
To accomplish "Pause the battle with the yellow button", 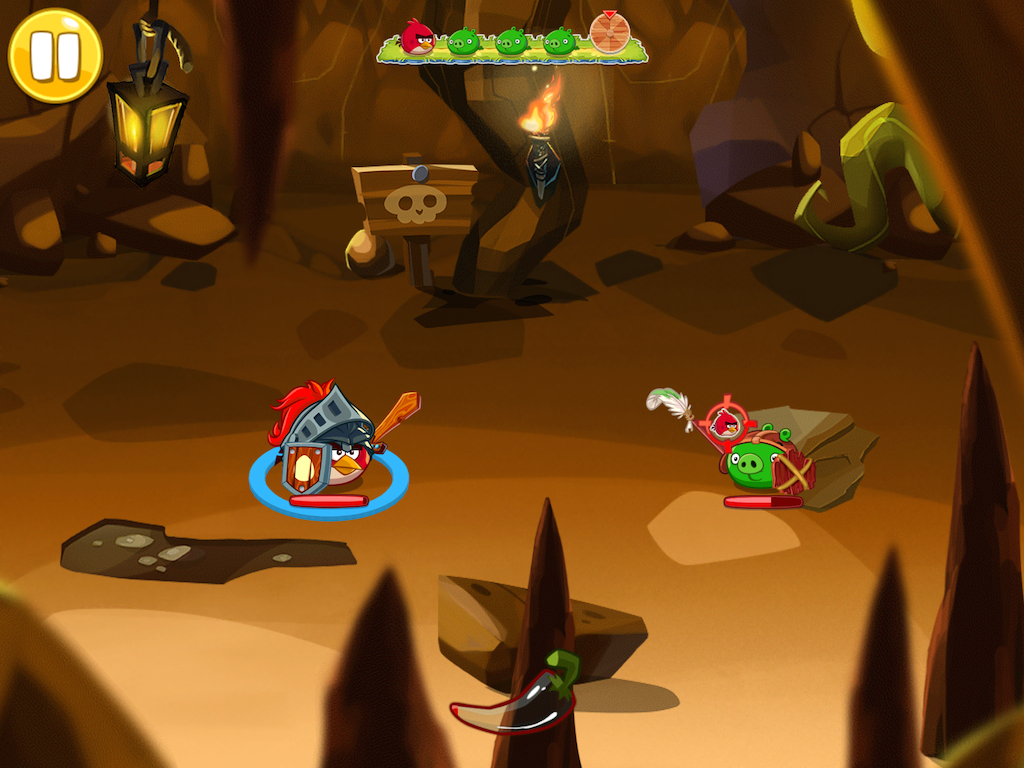I will coord(55,56).
